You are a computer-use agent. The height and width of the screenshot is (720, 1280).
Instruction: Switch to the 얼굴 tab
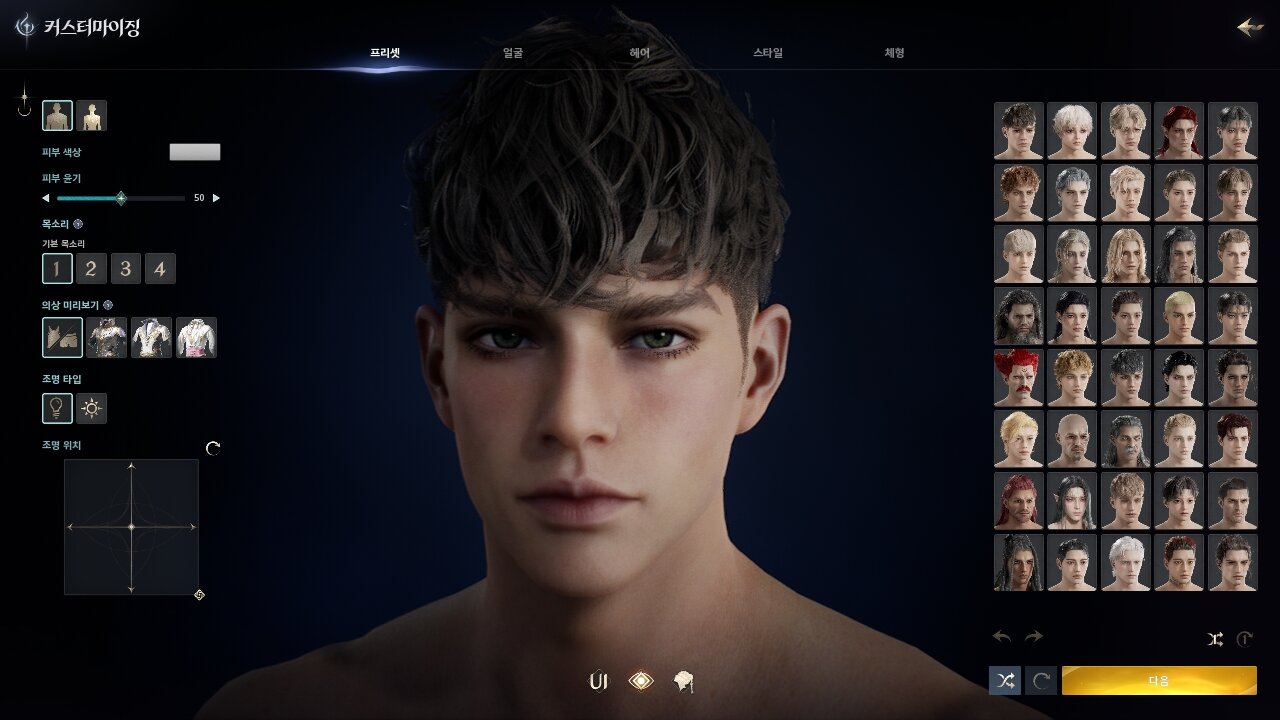(x=512, y=53)
